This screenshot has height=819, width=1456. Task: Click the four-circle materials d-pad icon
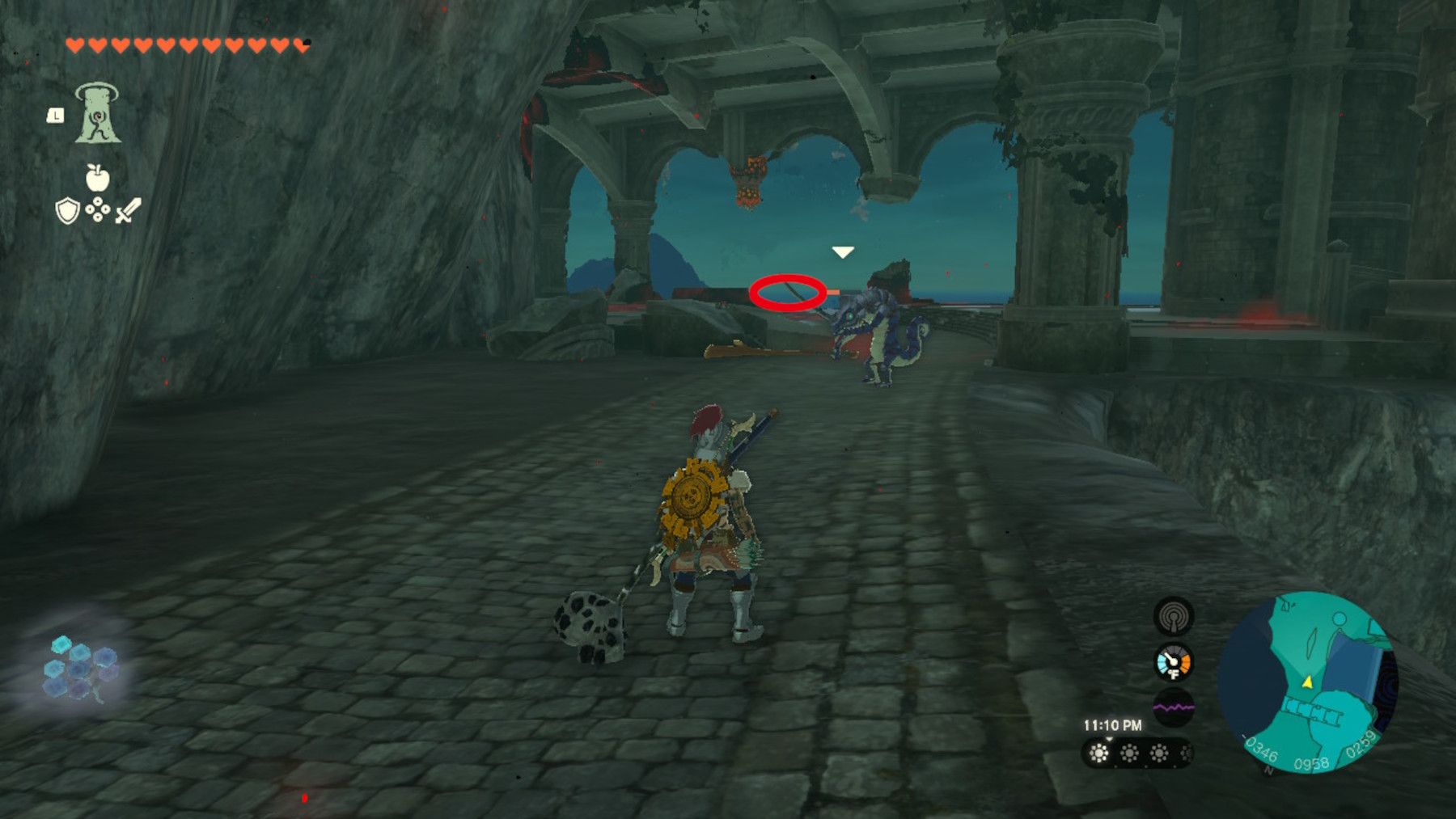(98, 209)
